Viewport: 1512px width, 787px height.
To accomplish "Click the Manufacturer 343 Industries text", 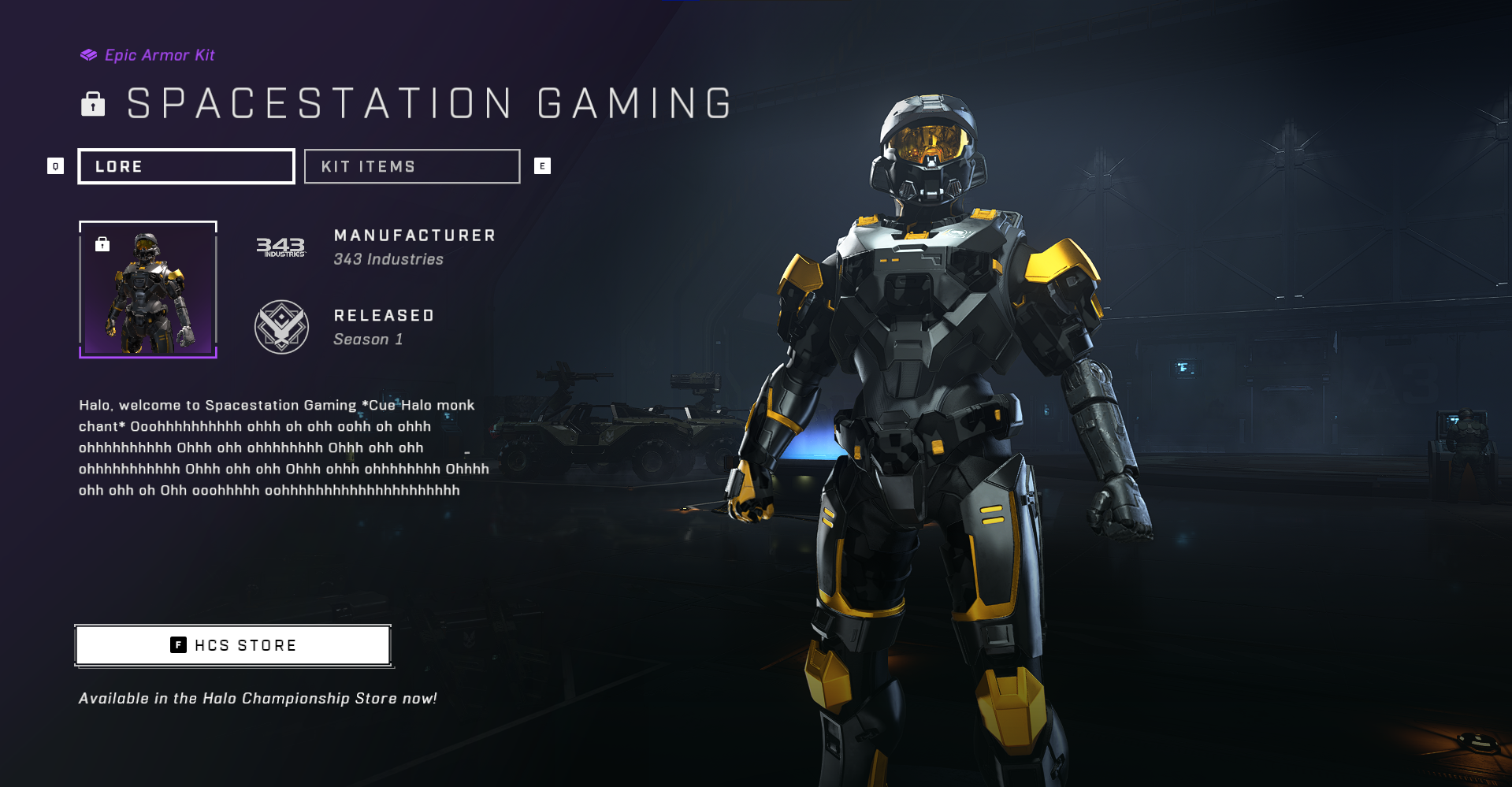I will click(414, 246).
